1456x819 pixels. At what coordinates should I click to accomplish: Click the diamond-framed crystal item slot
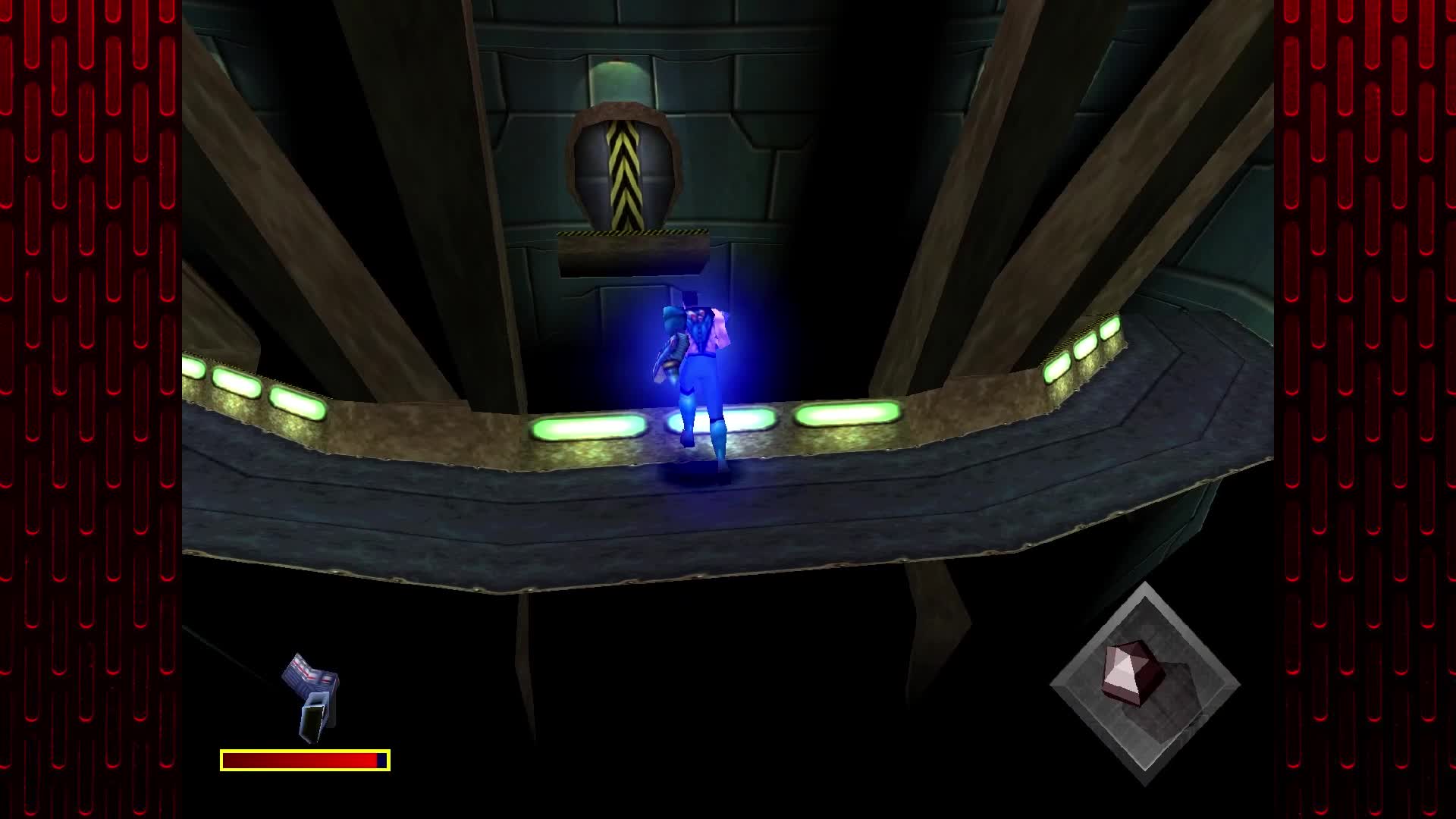[x=1144, y=683]
